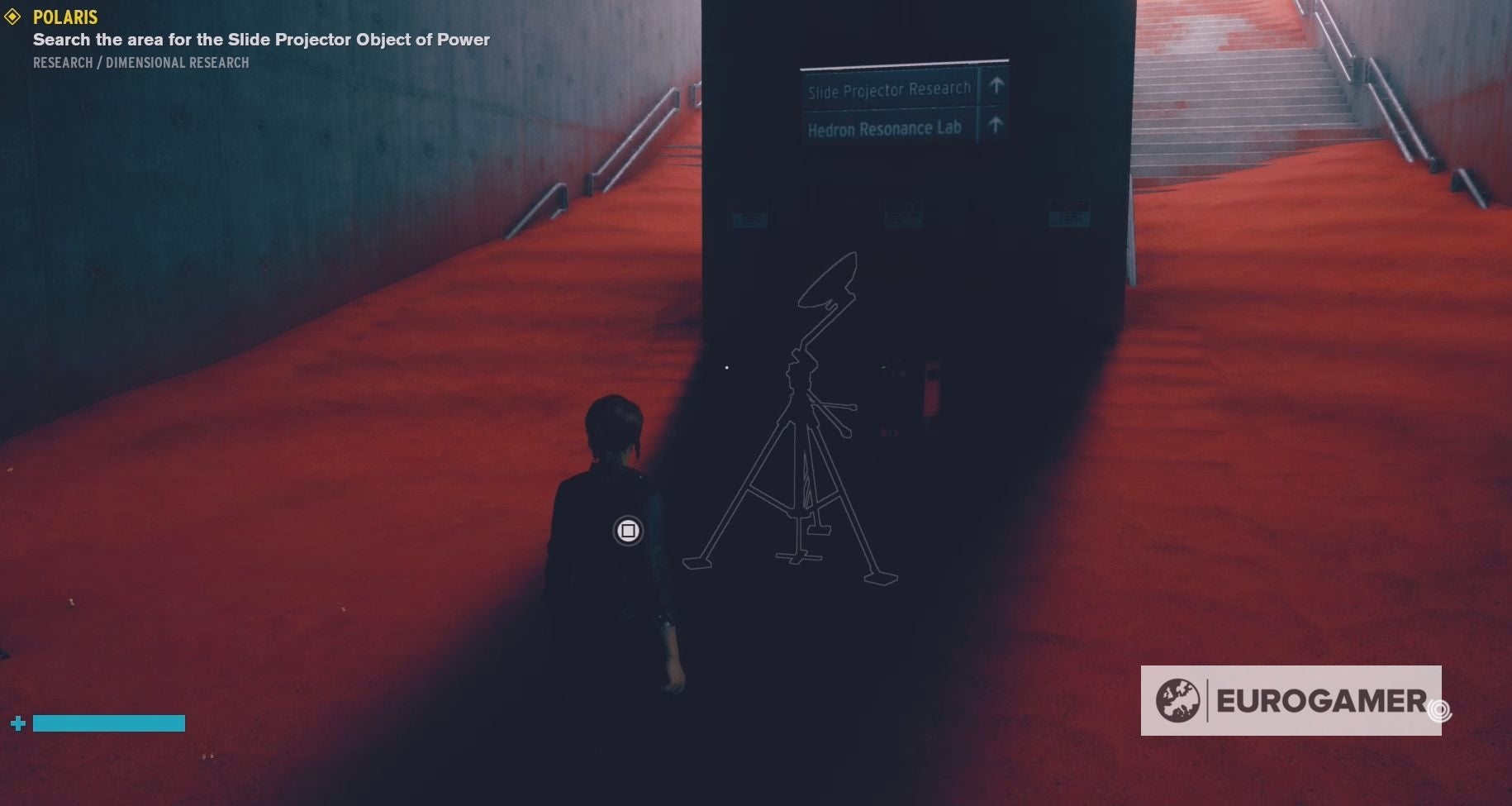1512x806 pixels.
Task: Select the square button interact prompt icon
Action: point(628,530)
